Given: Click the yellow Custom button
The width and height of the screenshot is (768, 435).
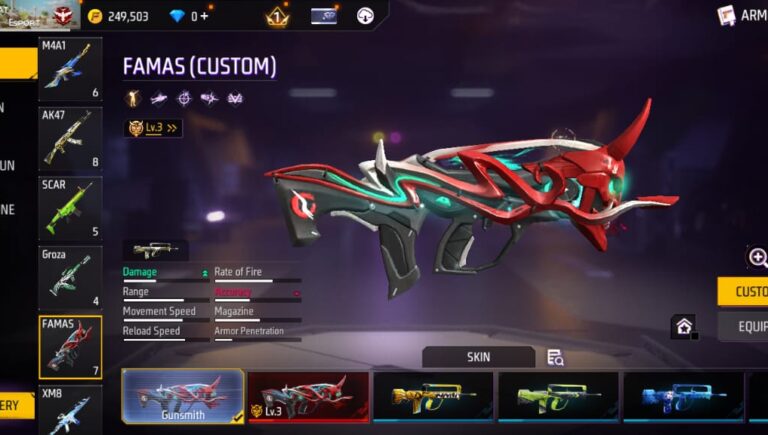Looking at the screenshot, I should 743,291.
